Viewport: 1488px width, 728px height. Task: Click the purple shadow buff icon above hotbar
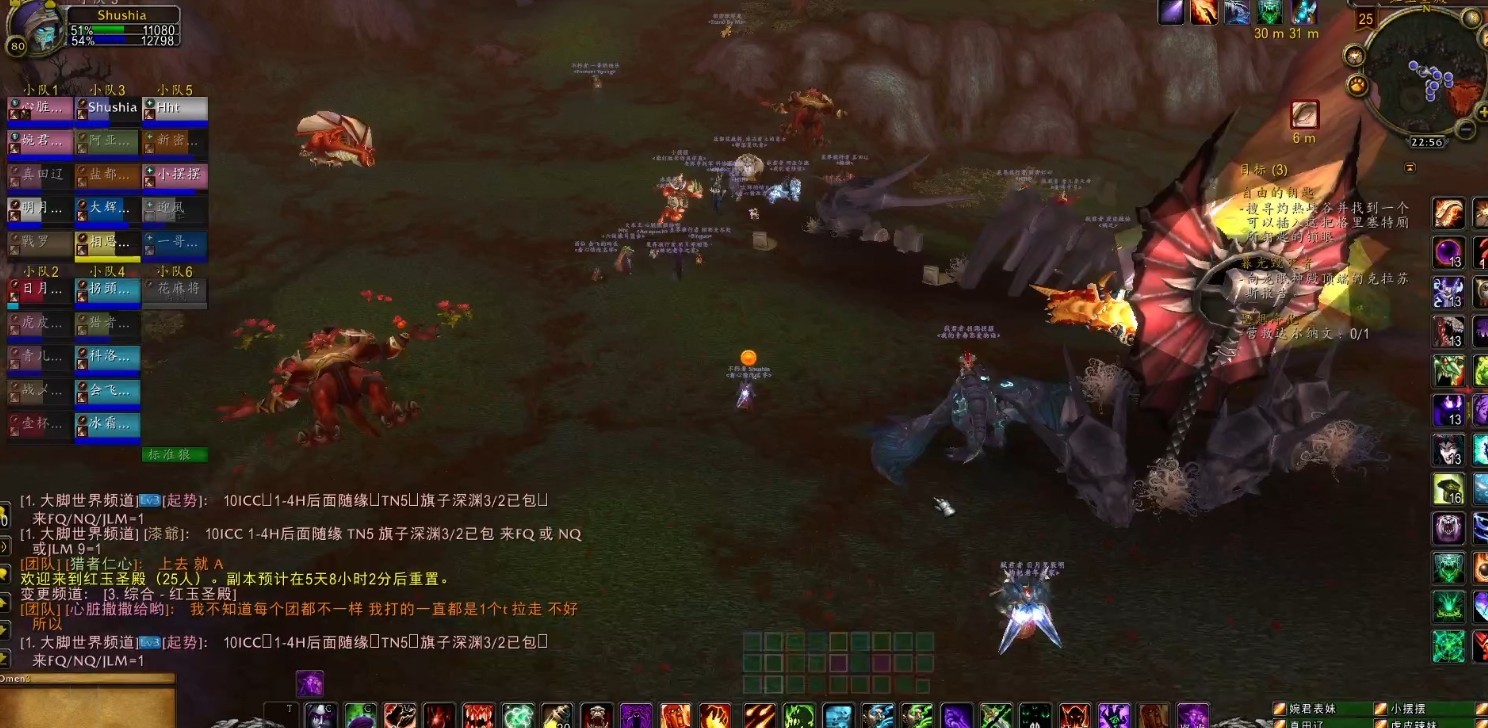pos(310,684)
